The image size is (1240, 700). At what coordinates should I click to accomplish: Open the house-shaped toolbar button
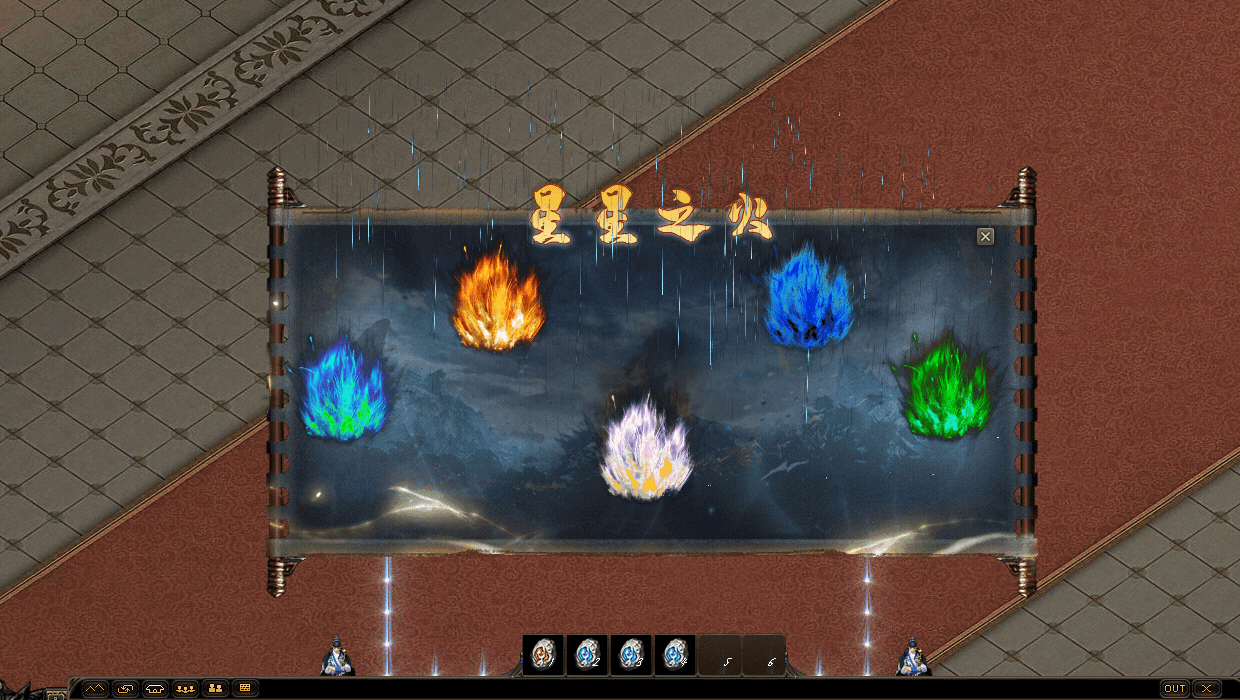pyautogui.click(x=155, y=688)
